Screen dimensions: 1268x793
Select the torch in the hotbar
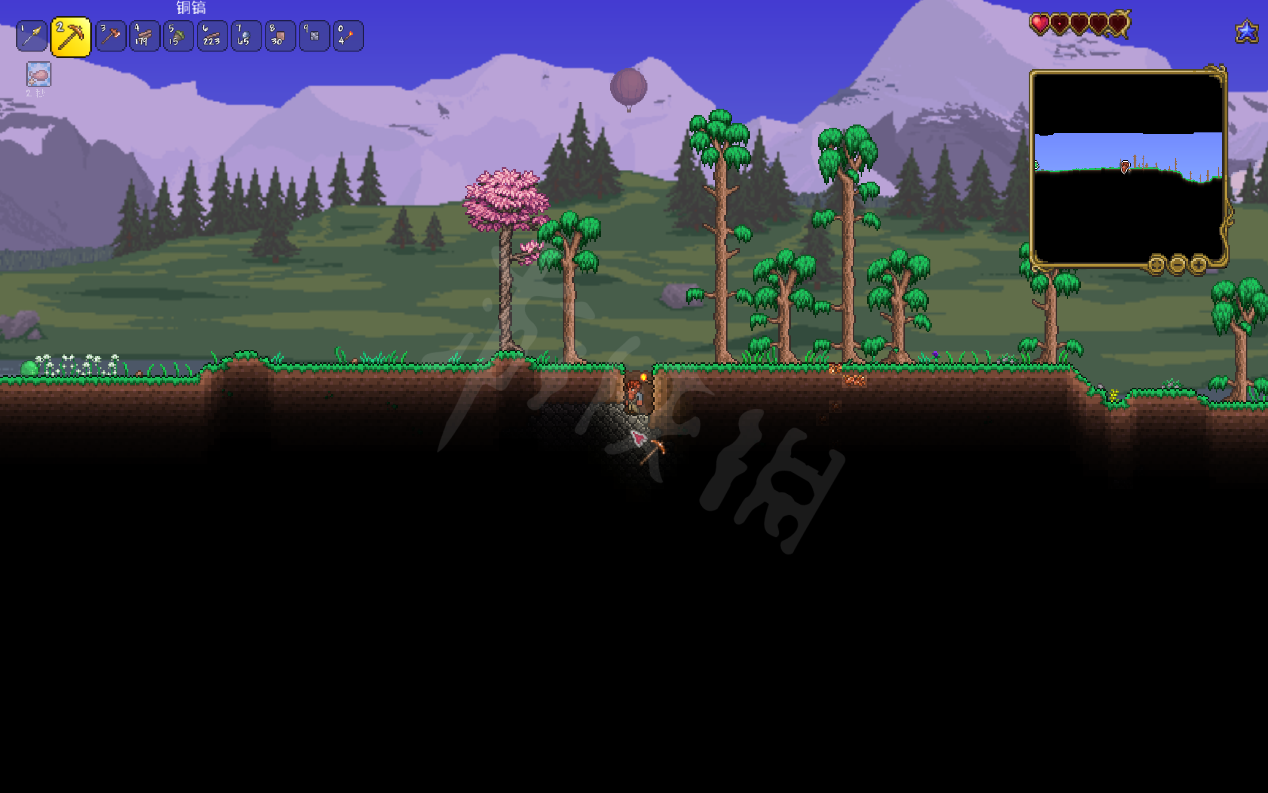tap(348, 37)
